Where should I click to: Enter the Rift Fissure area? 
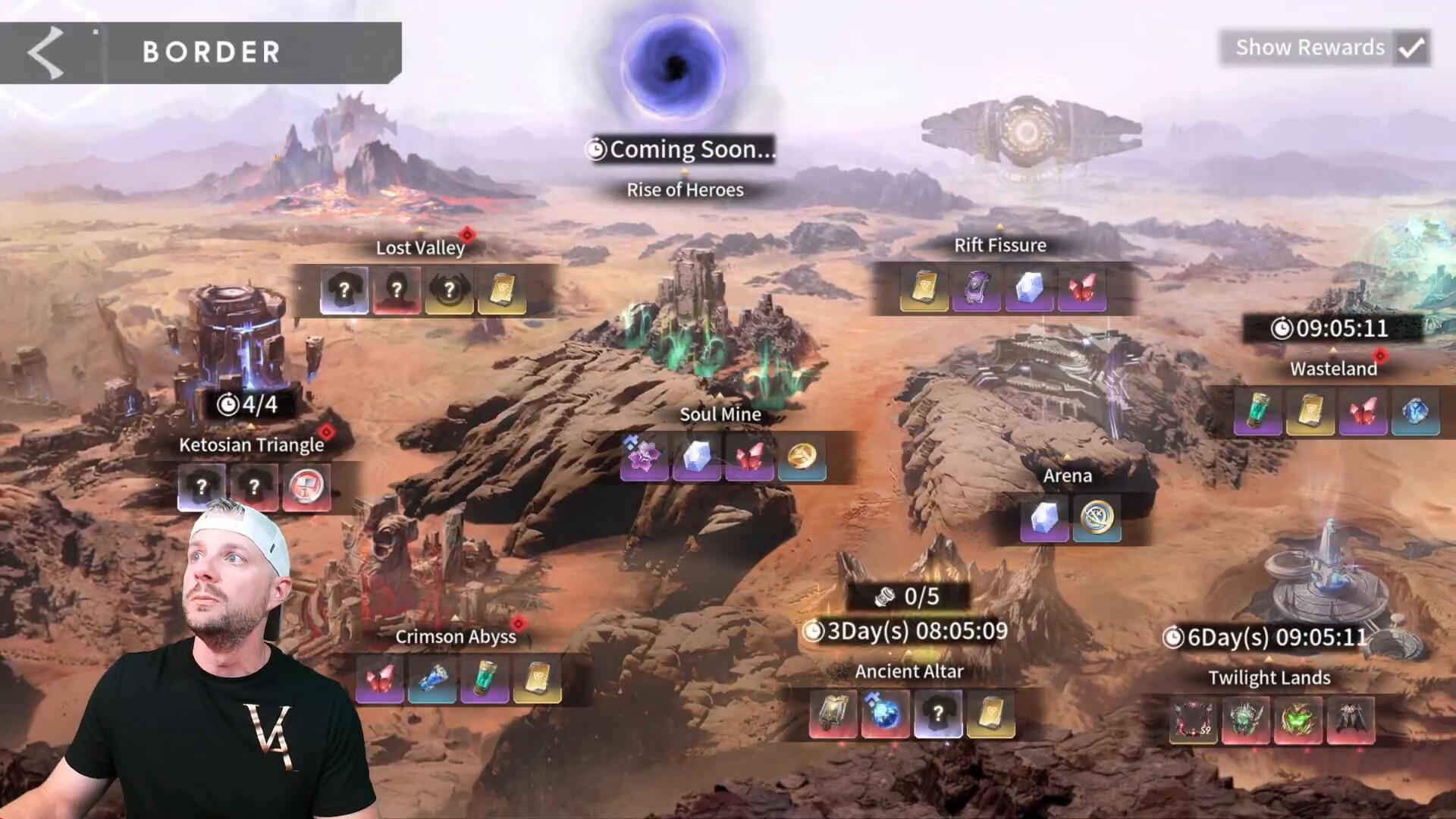(x=999, y=245)
